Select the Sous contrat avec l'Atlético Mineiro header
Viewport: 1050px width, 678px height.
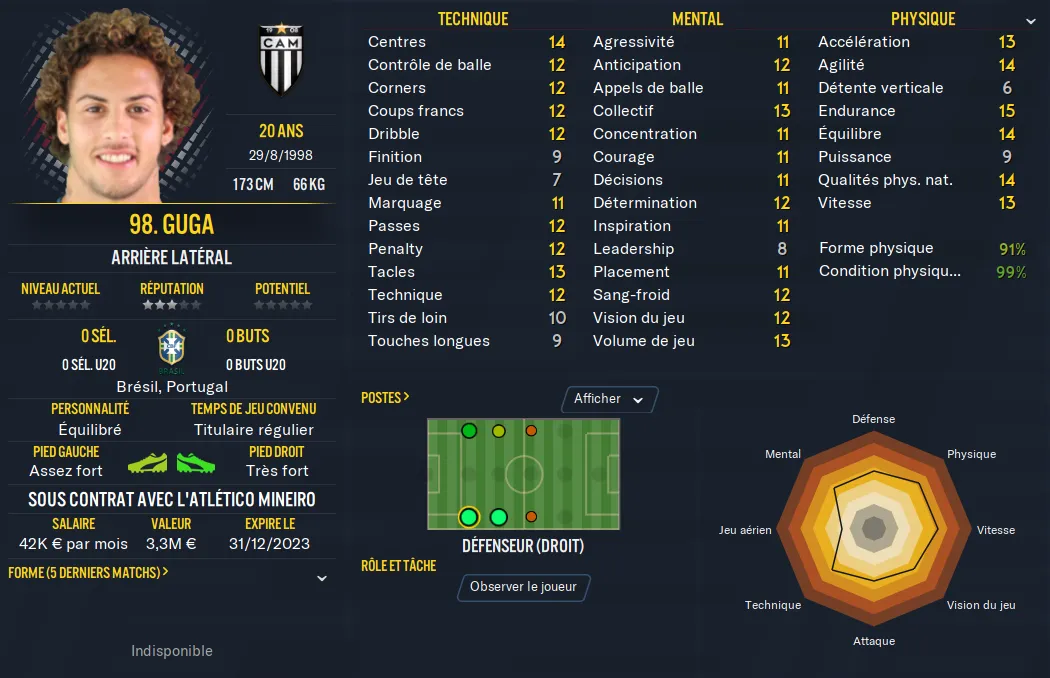[x=172, y=499]
